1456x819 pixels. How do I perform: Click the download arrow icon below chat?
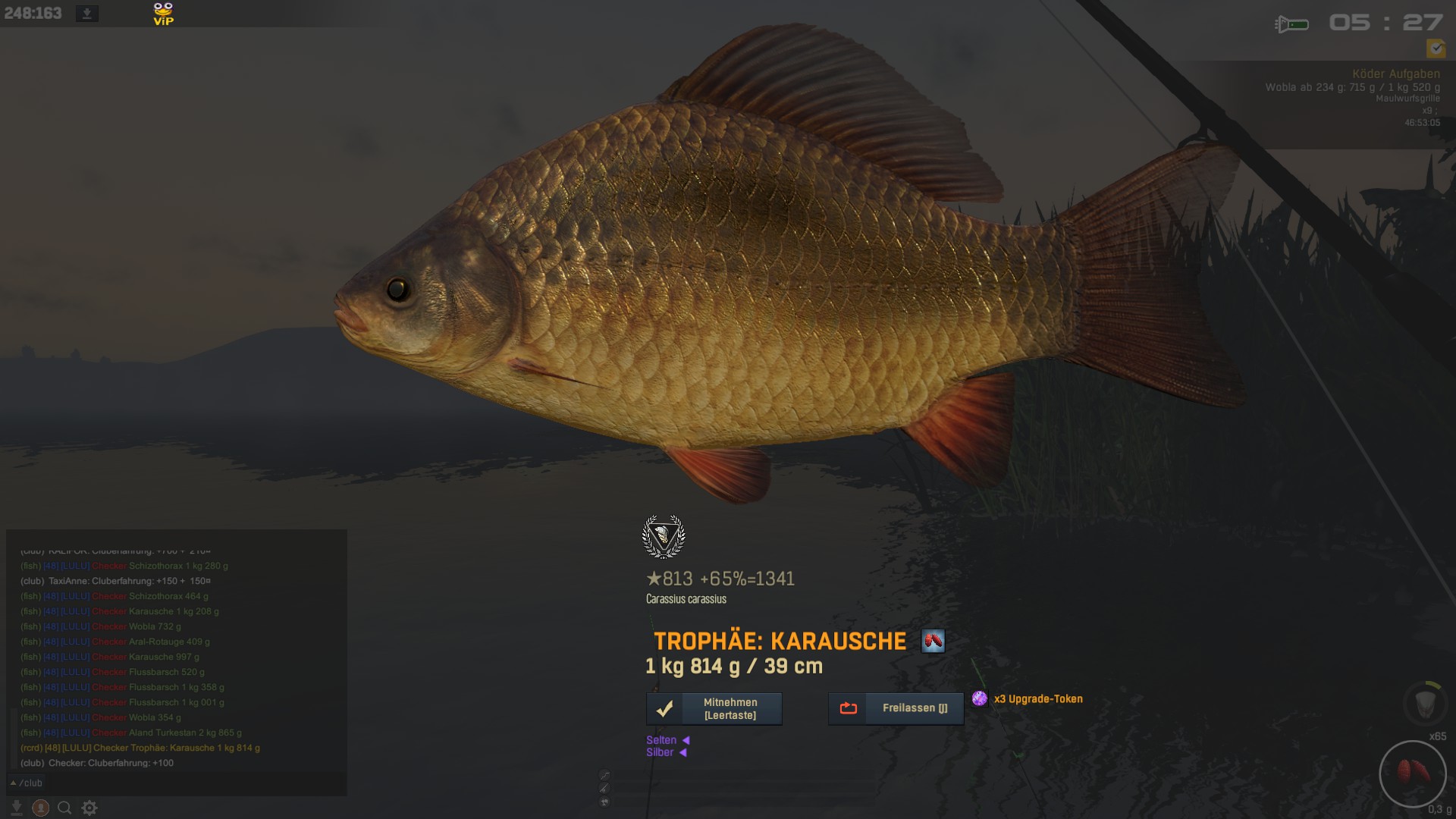pyautogui.click(x=17, y=808)
